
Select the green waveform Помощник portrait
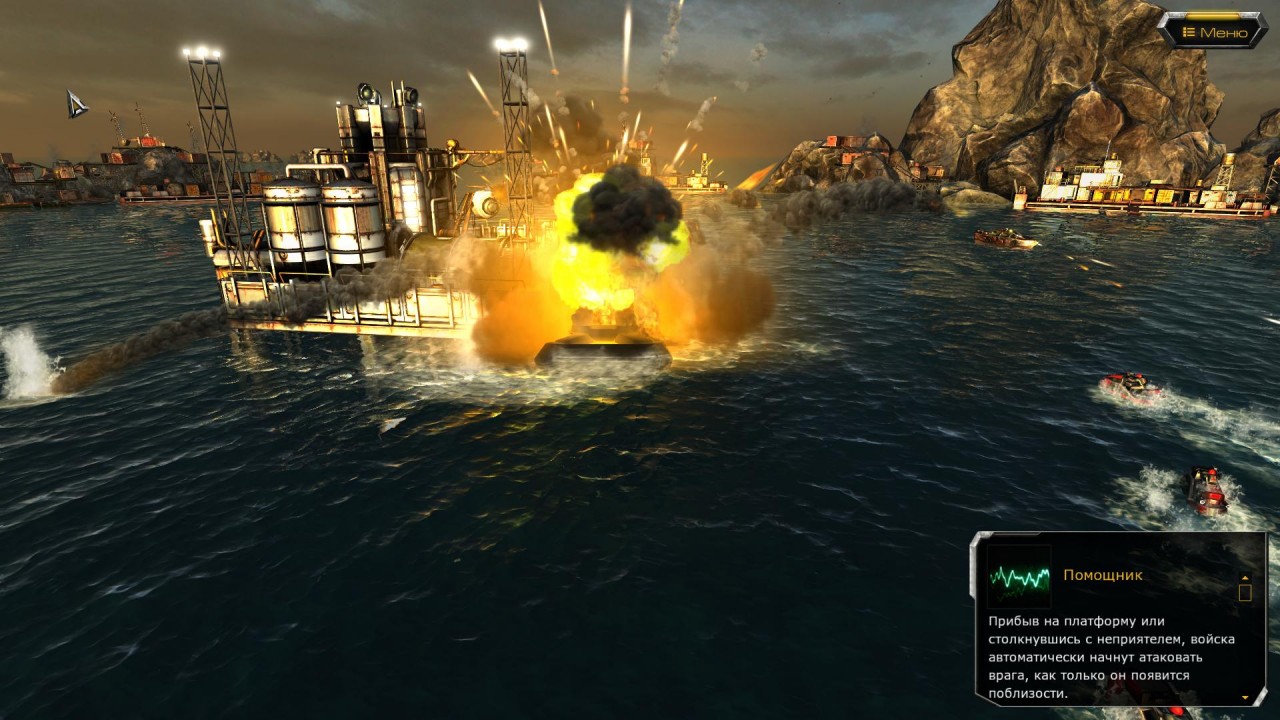(x=1018, y=576)
